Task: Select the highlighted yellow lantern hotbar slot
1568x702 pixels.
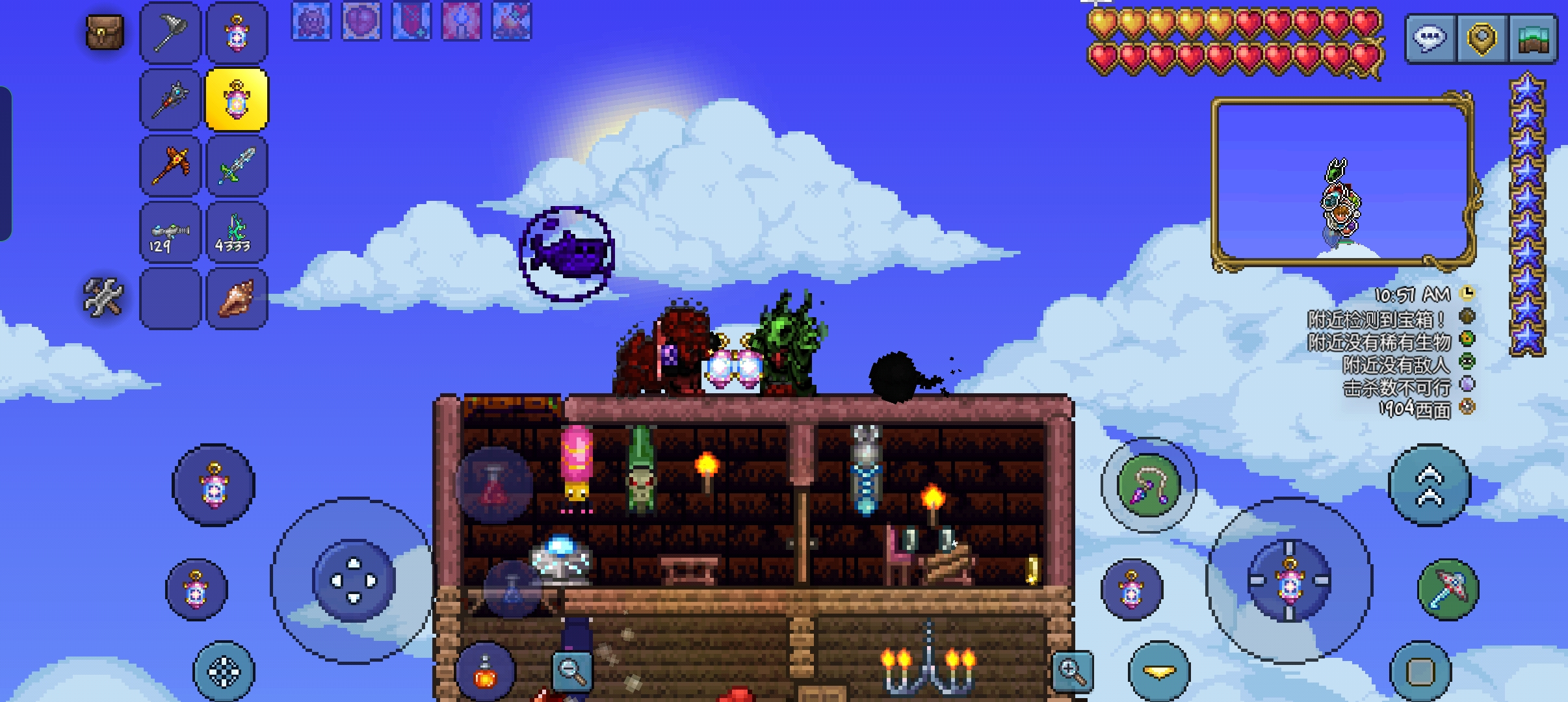Action: 237,100
